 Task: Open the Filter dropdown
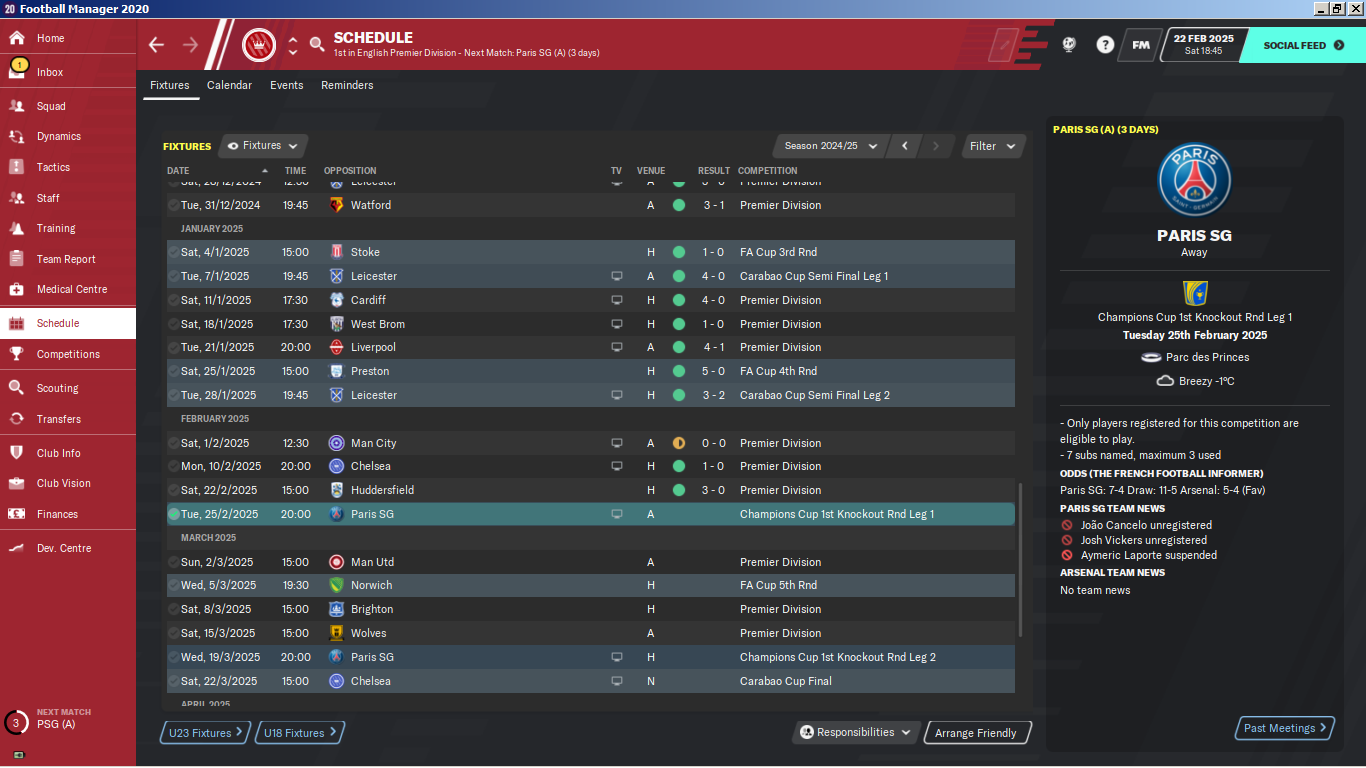click(993, 146)
